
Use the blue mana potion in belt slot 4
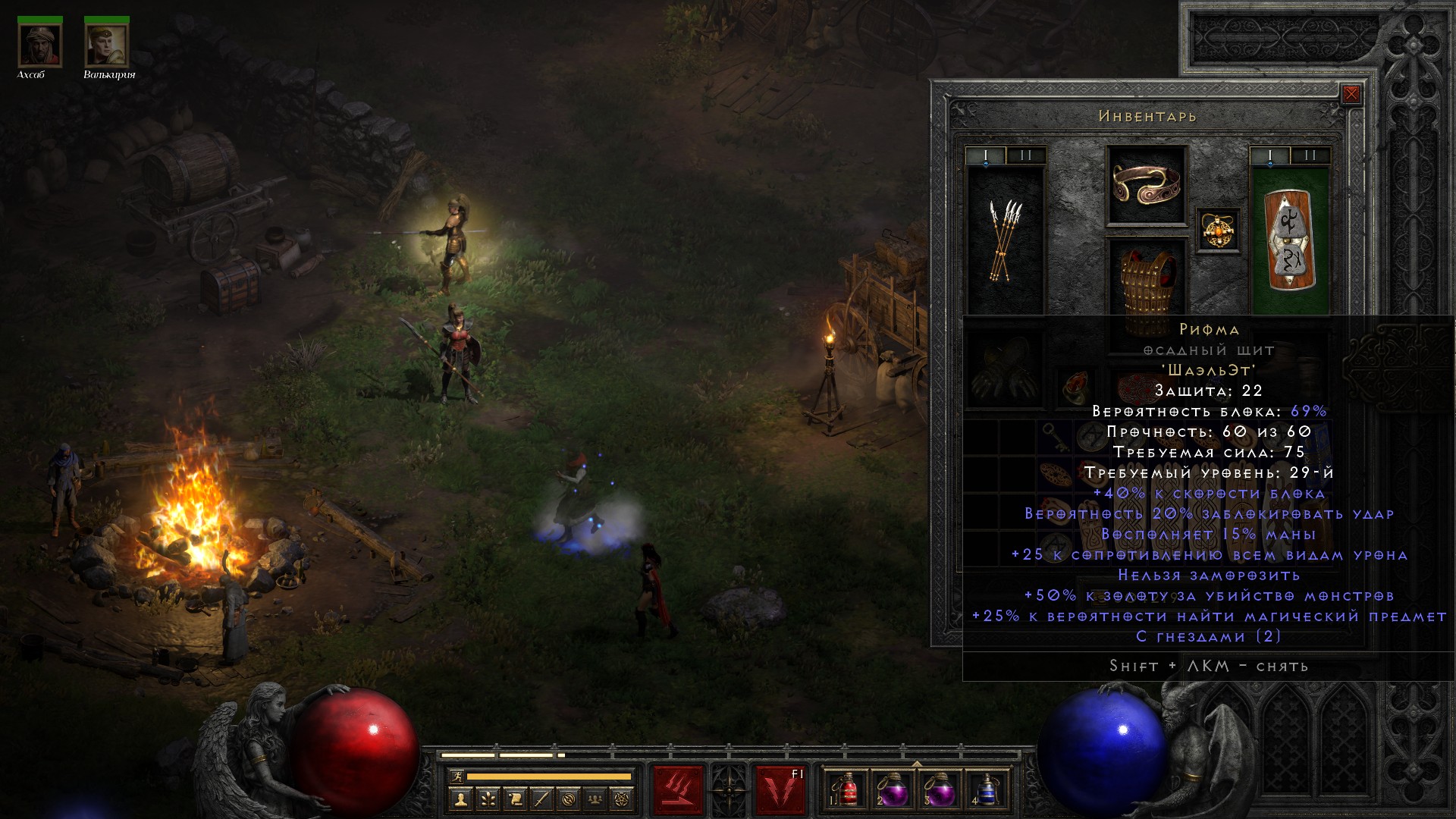(x=985, y=791)
